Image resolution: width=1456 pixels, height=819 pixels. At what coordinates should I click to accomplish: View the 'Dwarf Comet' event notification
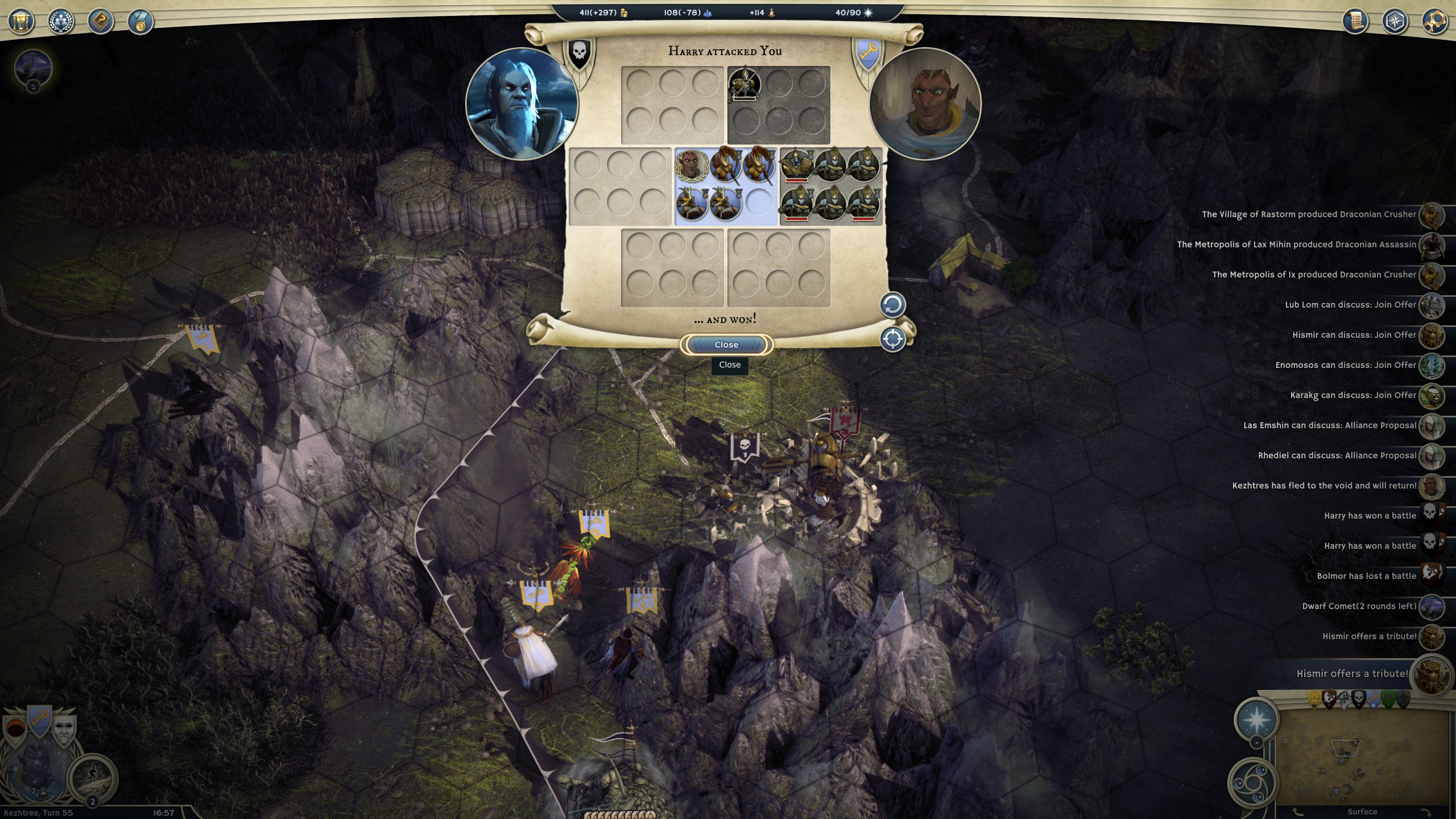(x=1359, y=606)
